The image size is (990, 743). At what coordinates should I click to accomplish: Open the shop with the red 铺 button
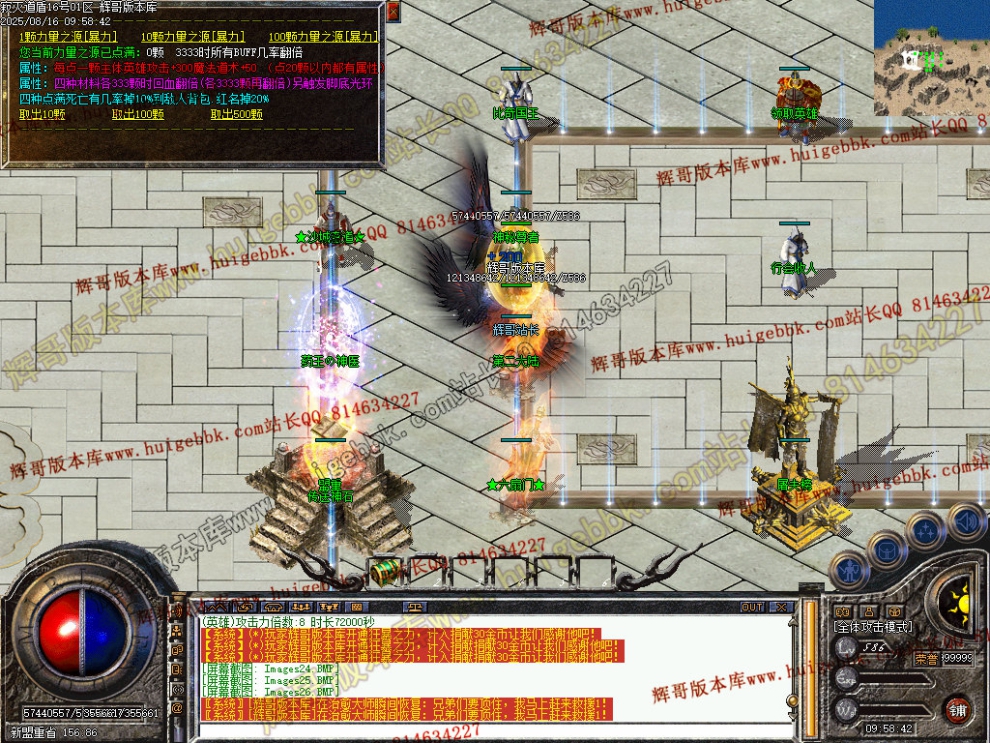click(x=958, y=709)
